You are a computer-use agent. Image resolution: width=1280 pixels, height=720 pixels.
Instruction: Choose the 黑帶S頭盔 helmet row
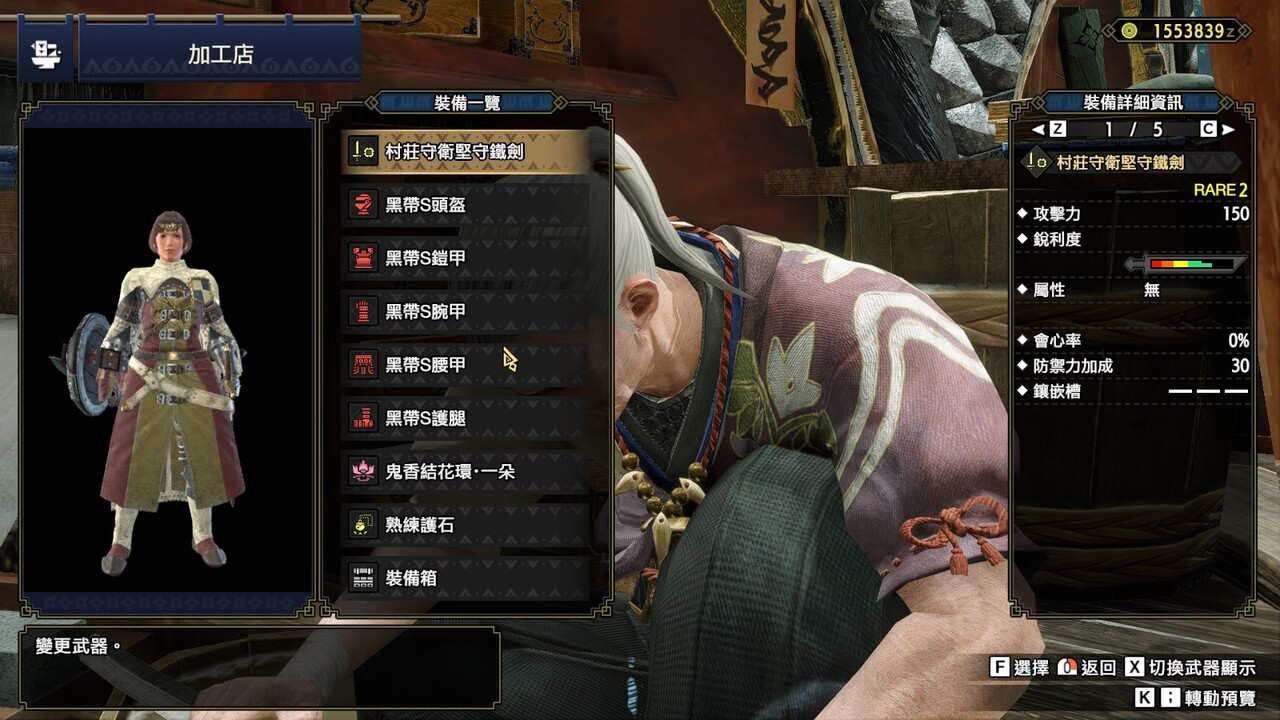(465, 205)
